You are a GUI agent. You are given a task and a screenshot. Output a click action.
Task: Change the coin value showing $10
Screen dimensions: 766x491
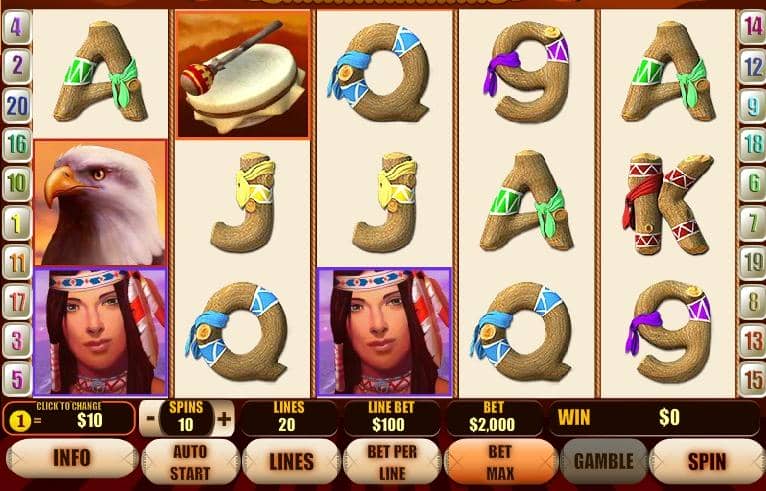click(x=68, y=418)
